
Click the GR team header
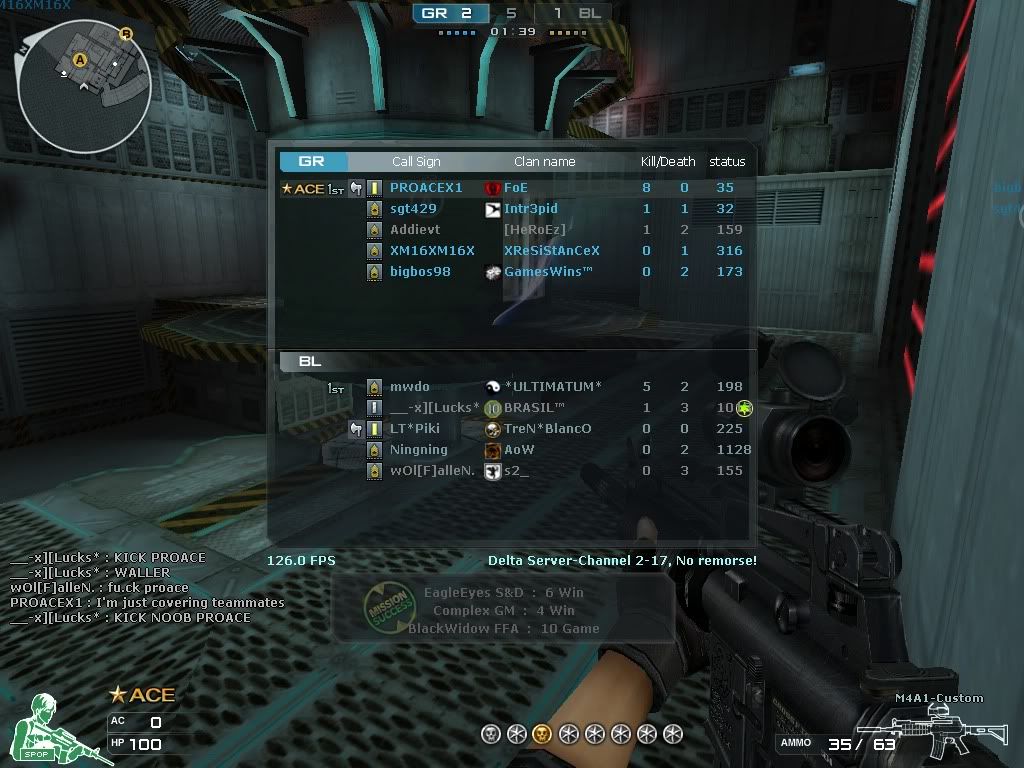coord(312,161)
